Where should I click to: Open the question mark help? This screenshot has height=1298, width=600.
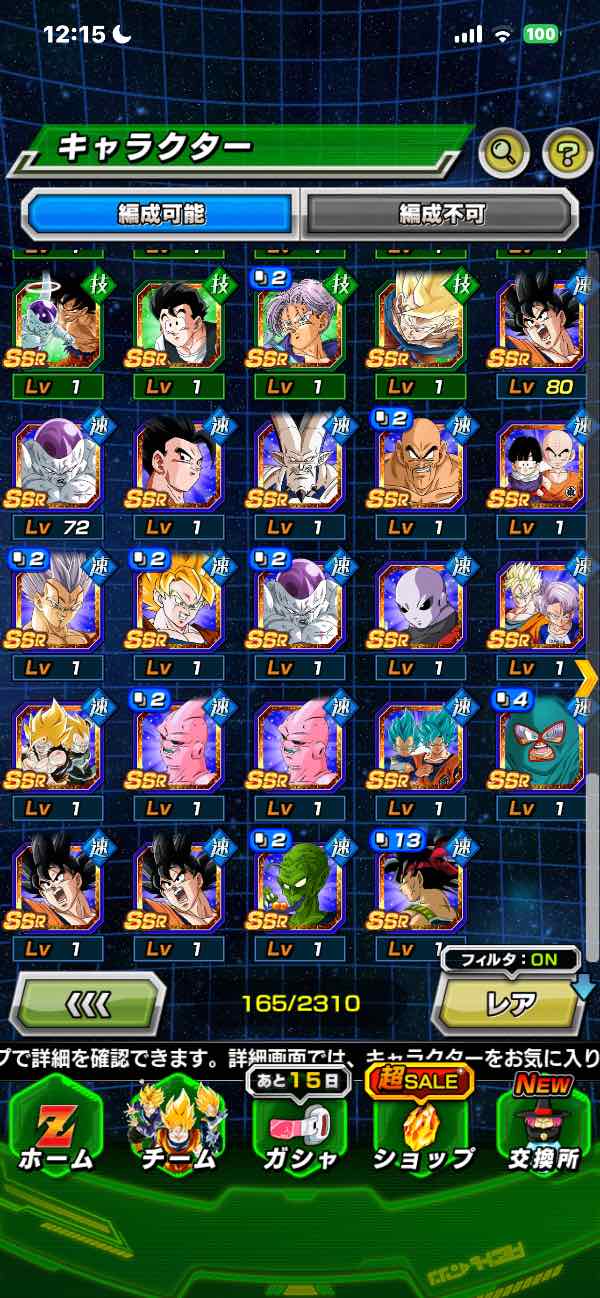tap(567, 152)
